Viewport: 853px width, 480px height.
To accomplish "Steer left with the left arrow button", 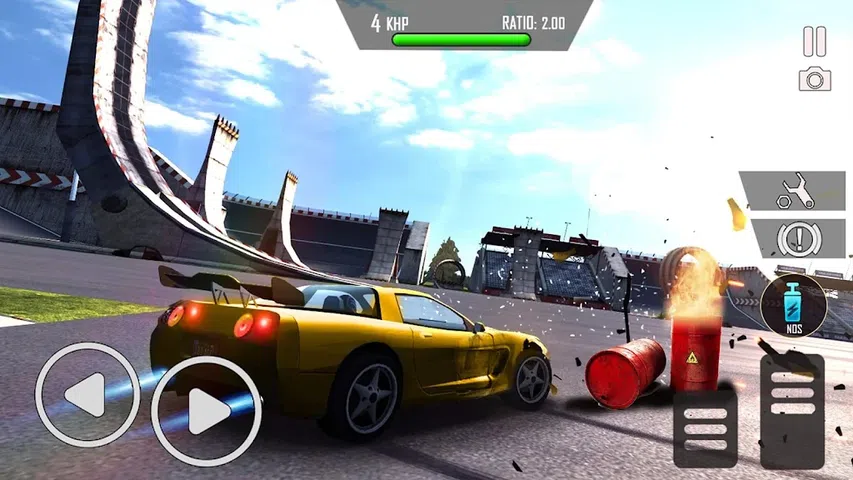I will pos(87,394).
